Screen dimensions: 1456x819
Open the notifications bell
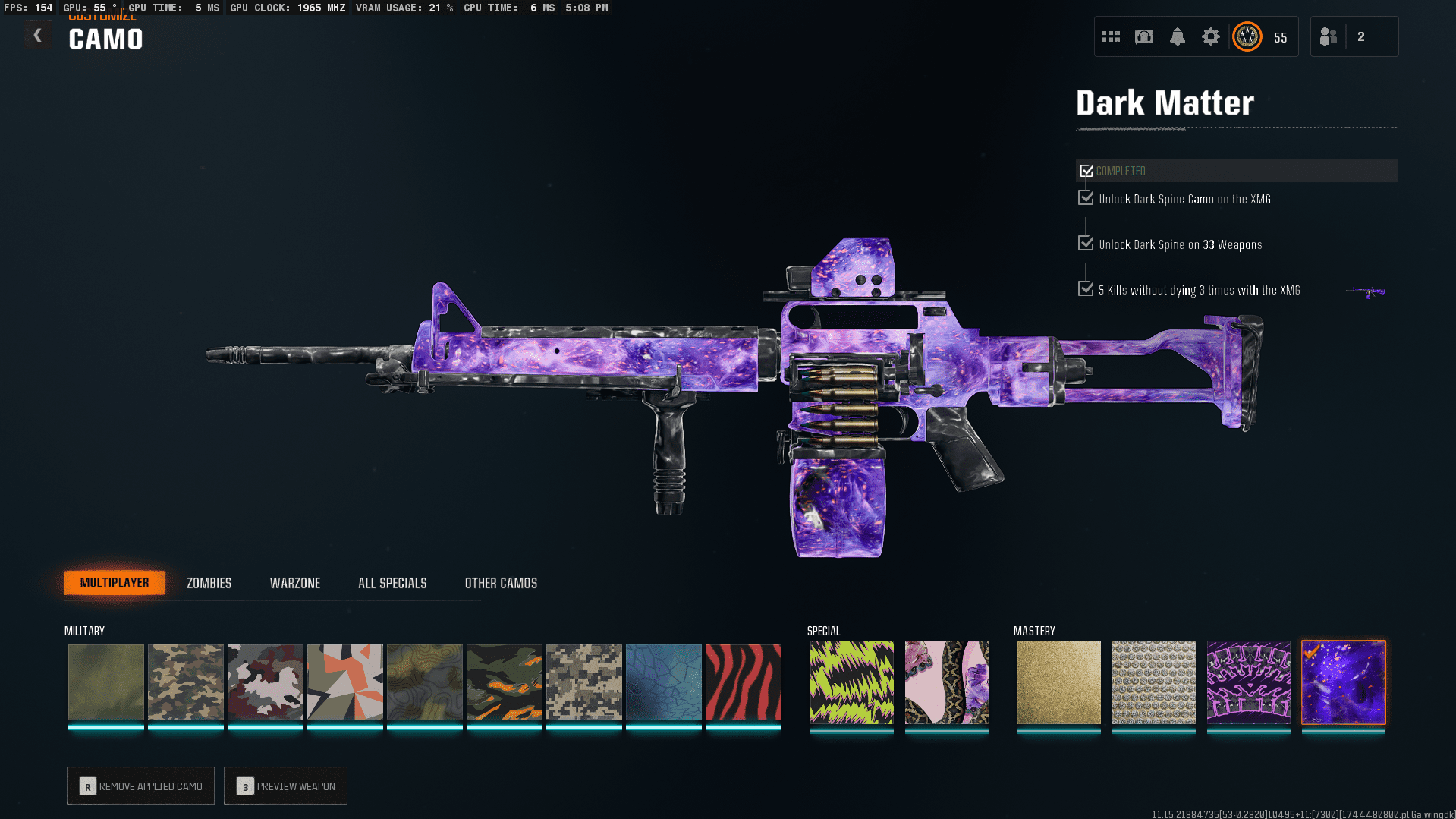(x=1177, y=36)
